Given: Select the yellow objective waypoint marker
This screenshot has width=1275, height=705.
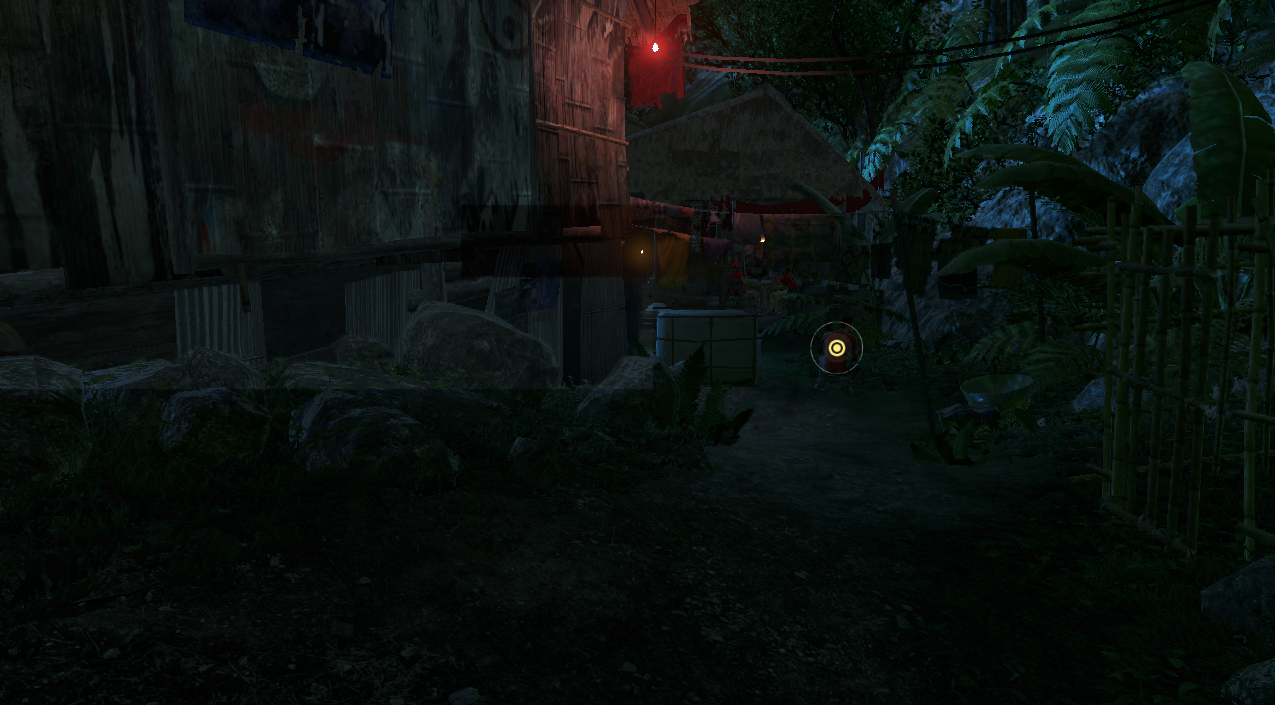Looking at the screenshot, I should coord(837,348).
